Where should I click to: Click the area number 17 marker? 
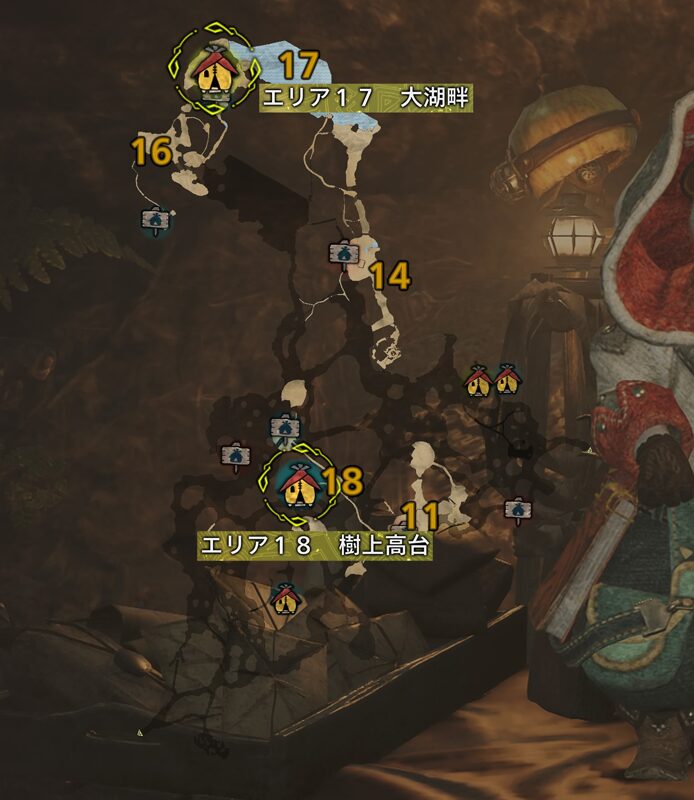(297, 66)
